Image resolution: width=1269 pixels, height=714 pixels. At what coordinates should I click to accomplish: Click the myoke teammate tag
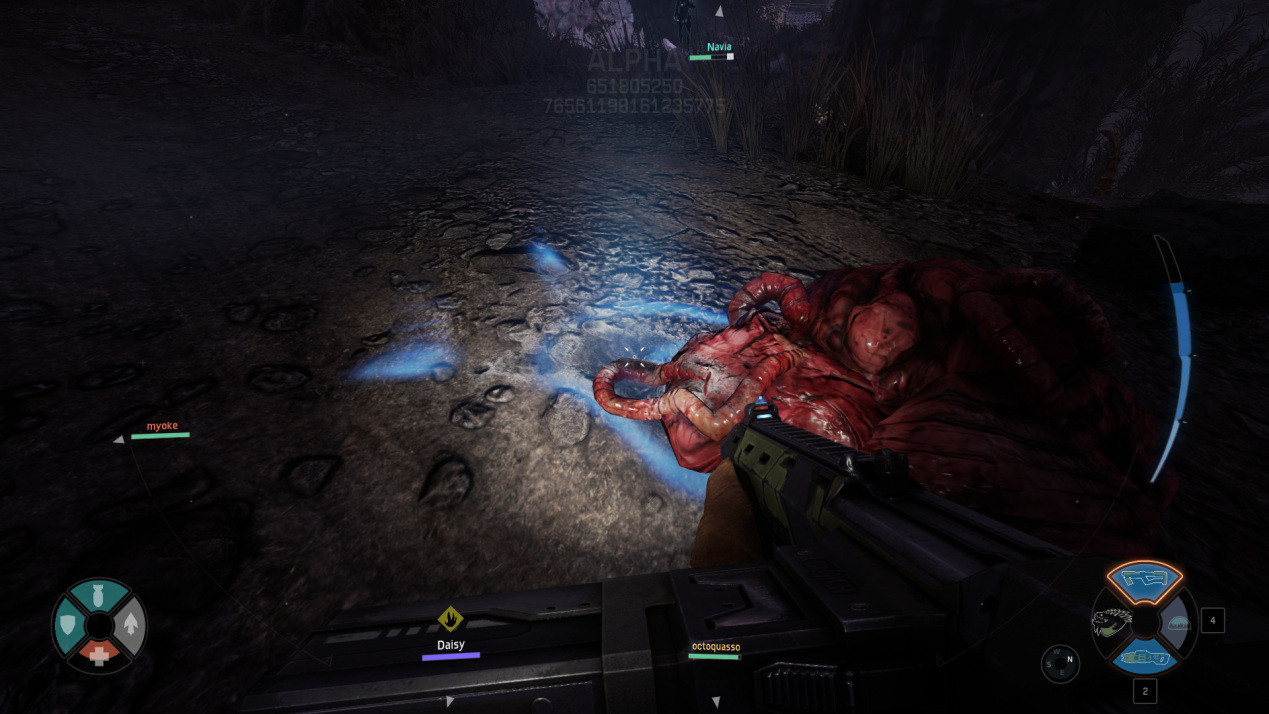point(162,426)
